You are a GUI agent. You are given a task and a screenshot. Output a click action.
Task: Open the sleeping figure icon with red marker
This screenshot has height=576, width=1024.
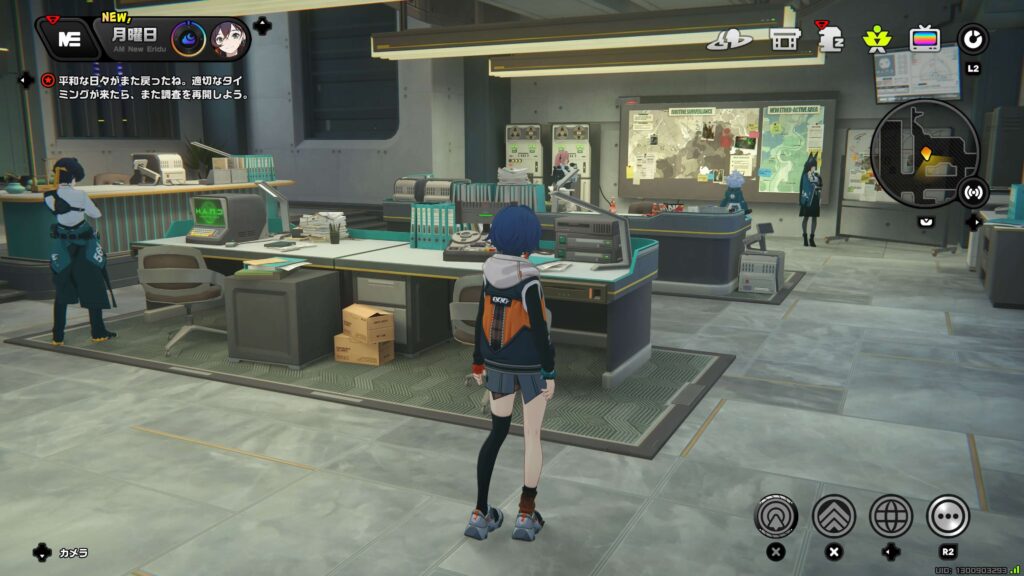pyautogui.click(x=830, y=39)
